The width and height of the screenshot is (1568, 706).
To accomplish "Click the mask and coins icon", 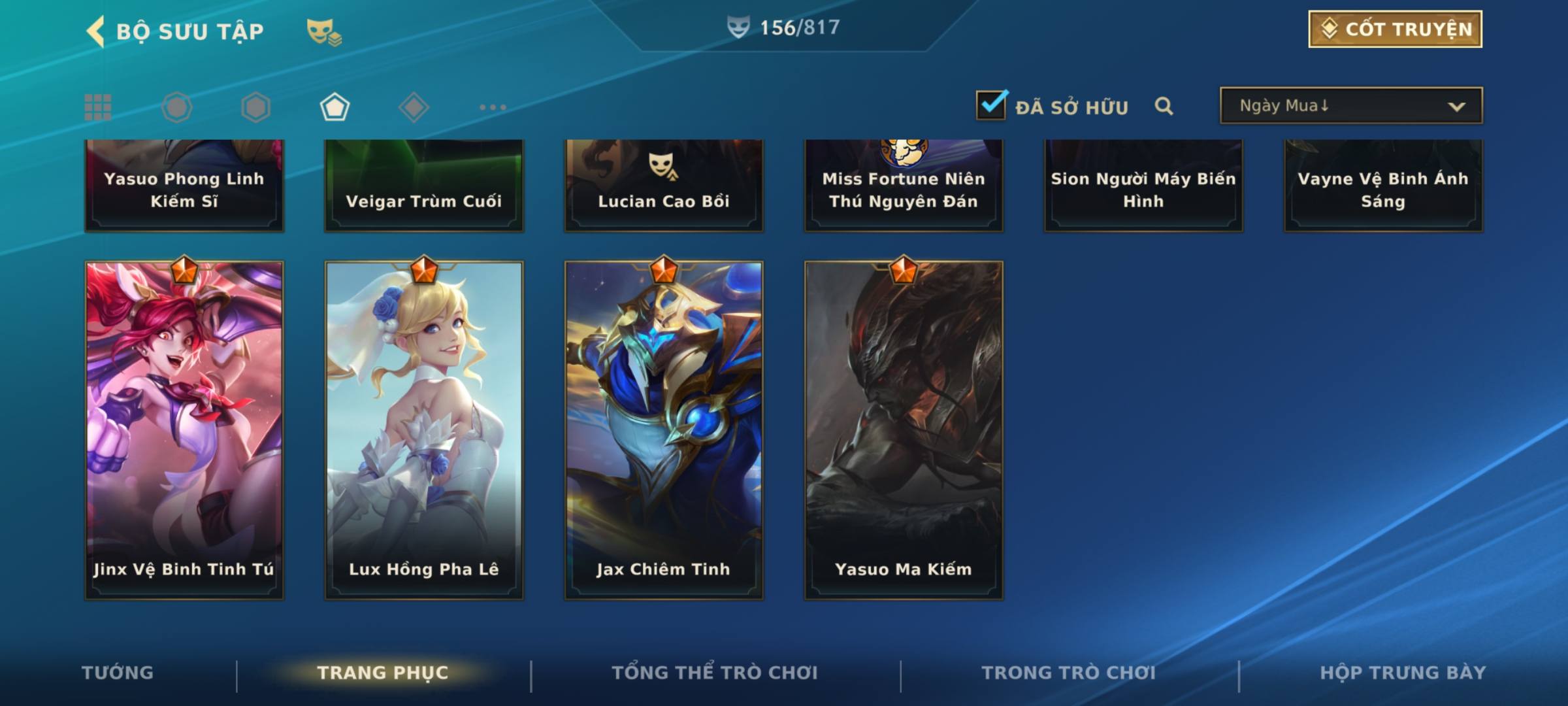I will click(324, 32).
